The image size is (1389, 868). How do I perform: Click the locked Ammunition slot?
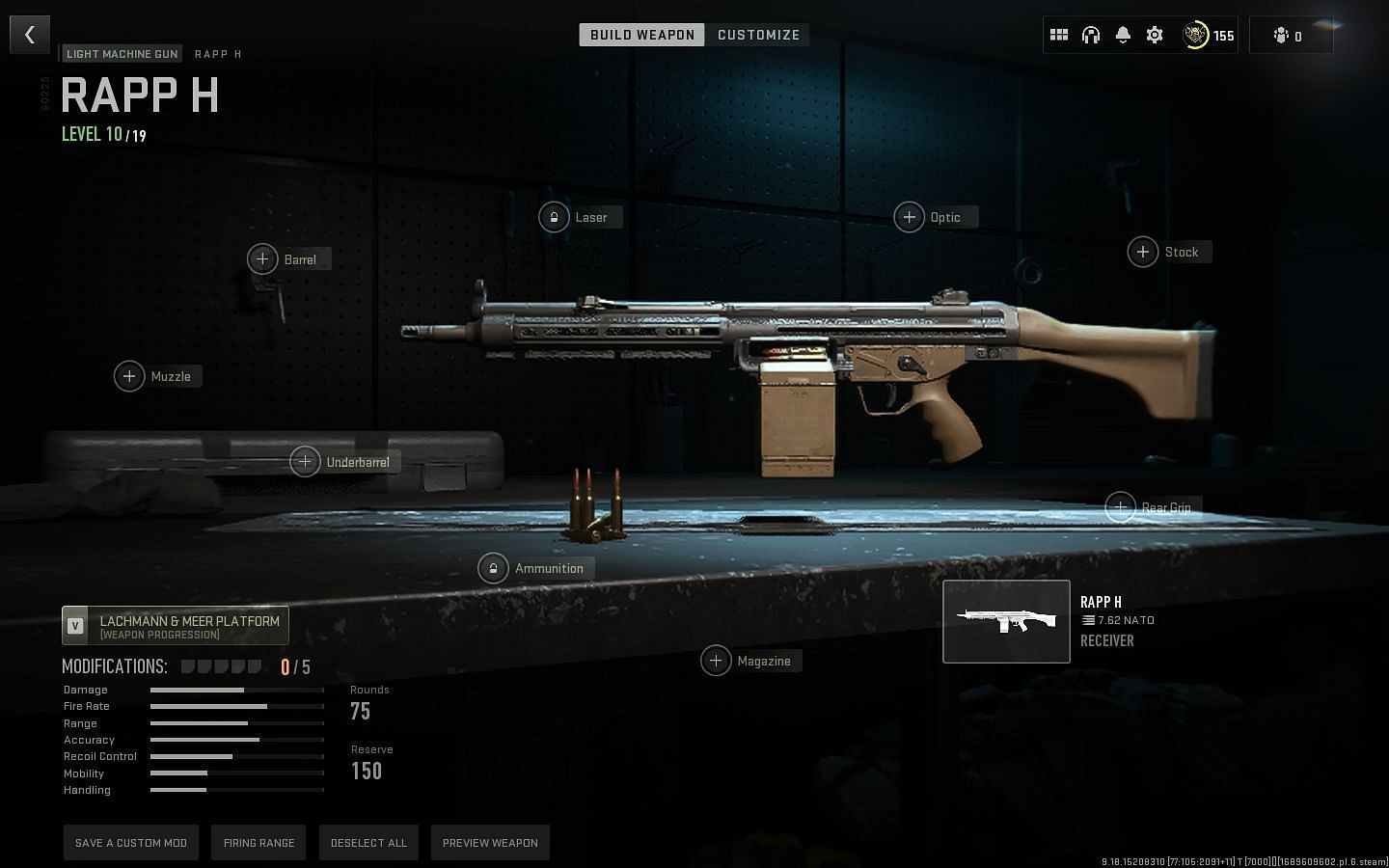(x=493, y=568)
